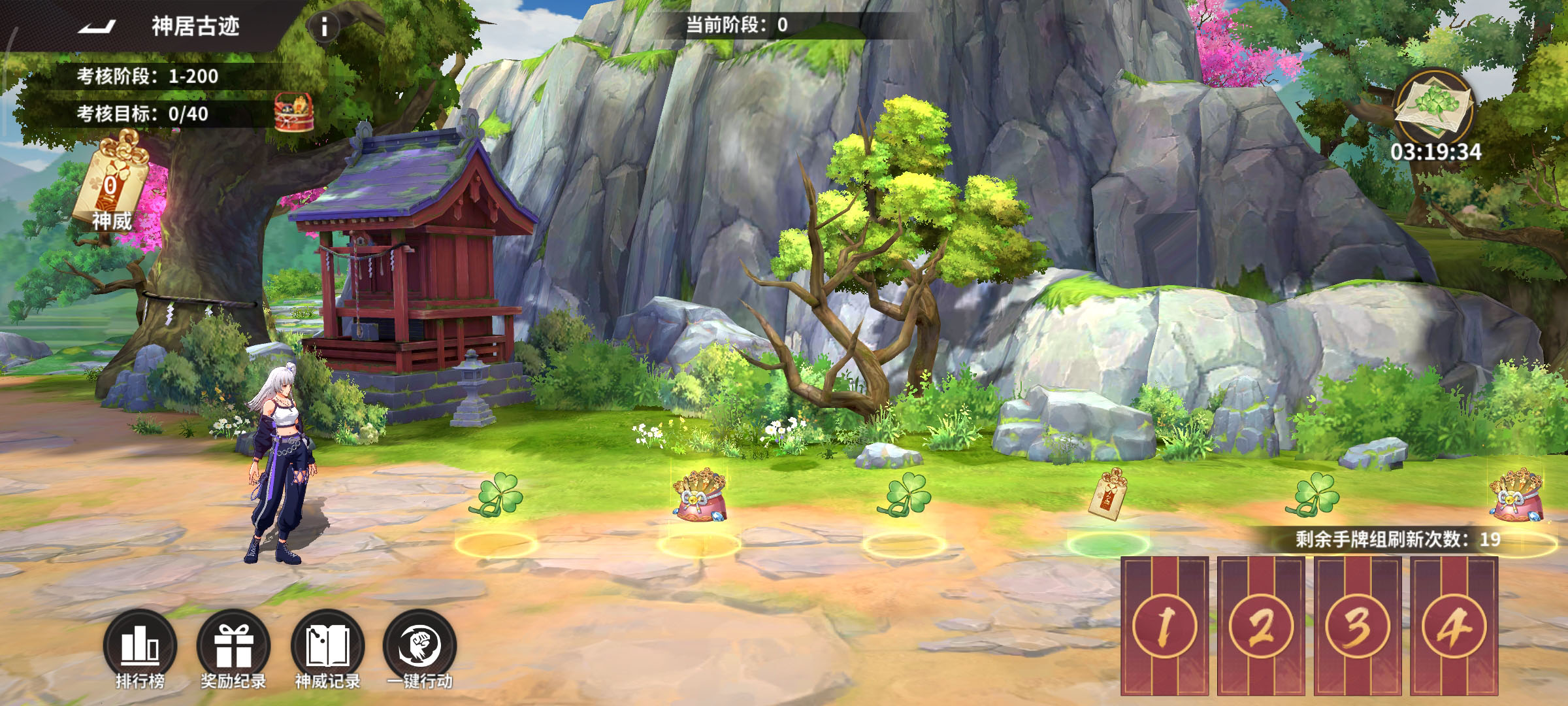1568x706 pixels.
Task: Open the clover card refresh icon
Action: (1434, 107)
